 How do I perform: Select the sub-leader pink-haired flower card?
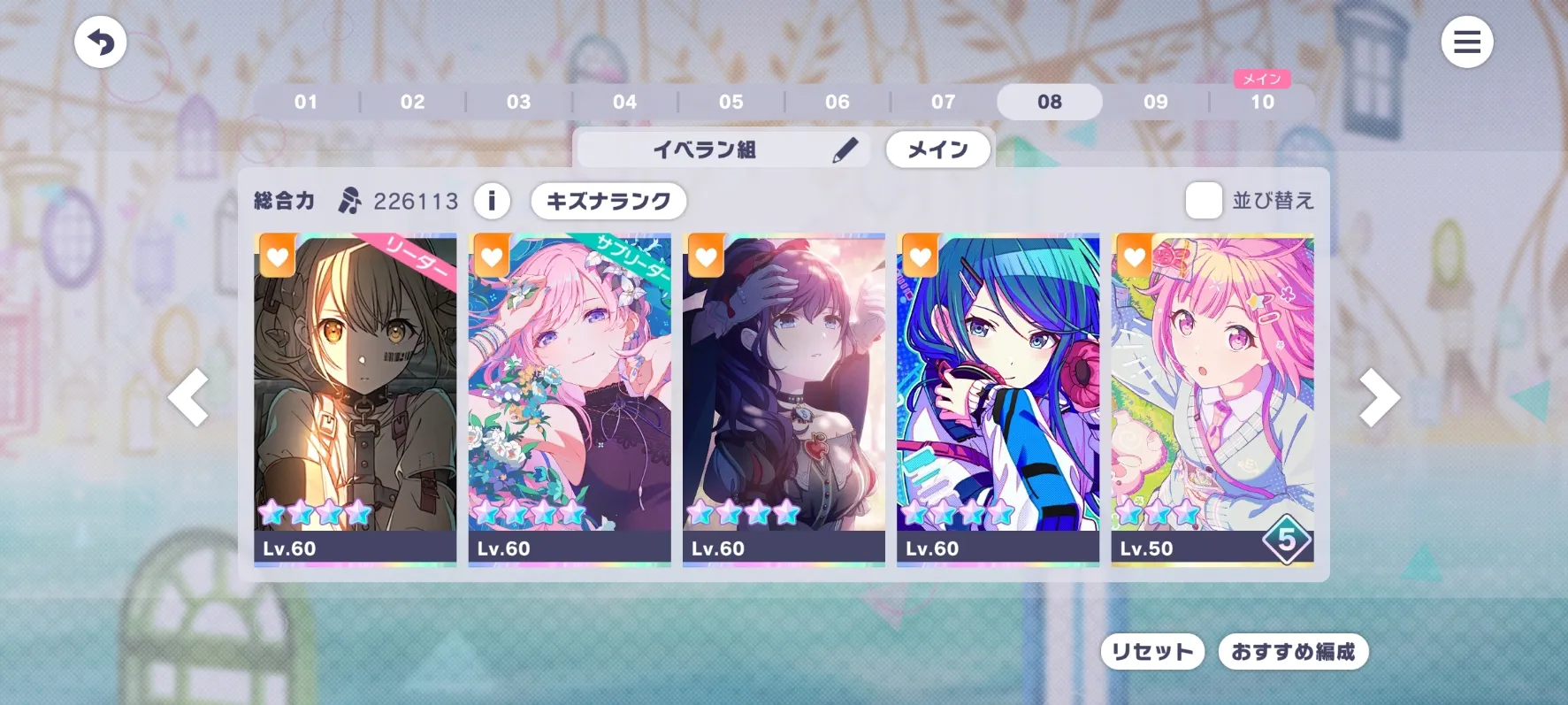(x=570, y=398)
